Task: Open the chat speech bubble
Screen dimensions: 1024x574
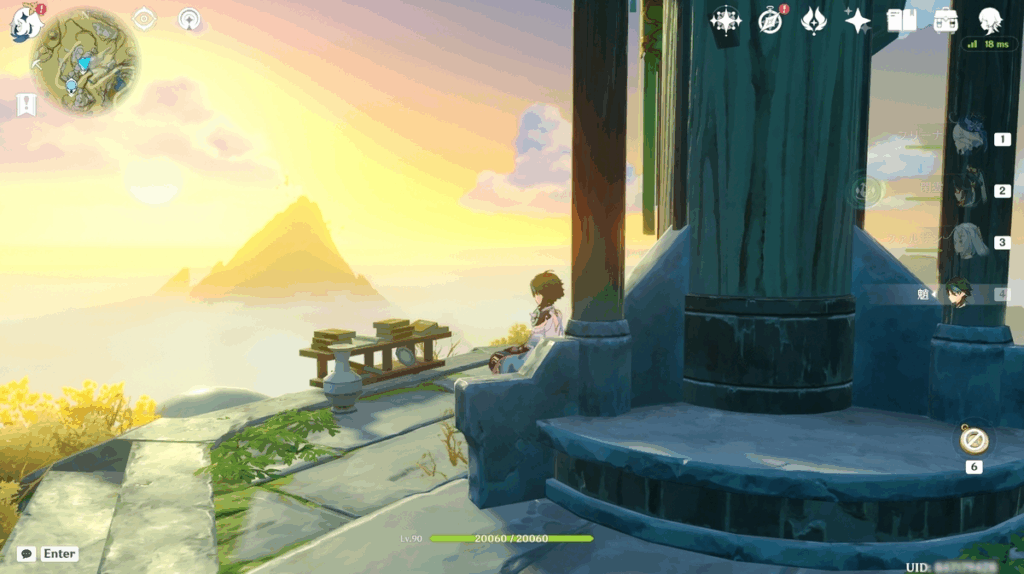Action: coord(27,553)
